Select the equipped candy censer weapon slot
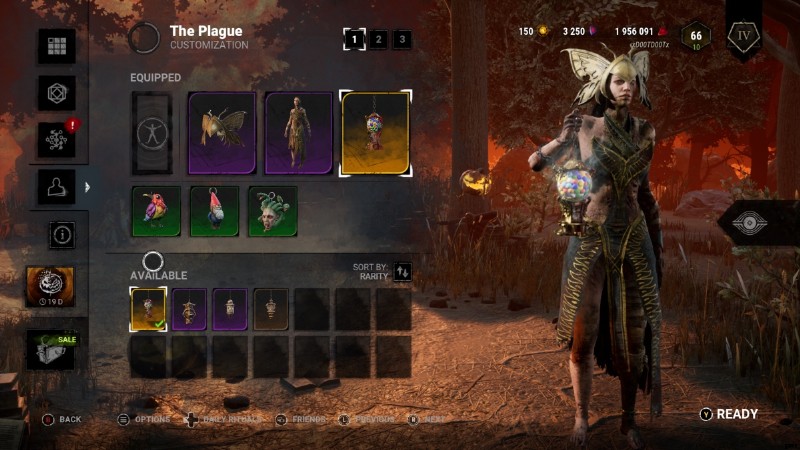 coord(375,133)
